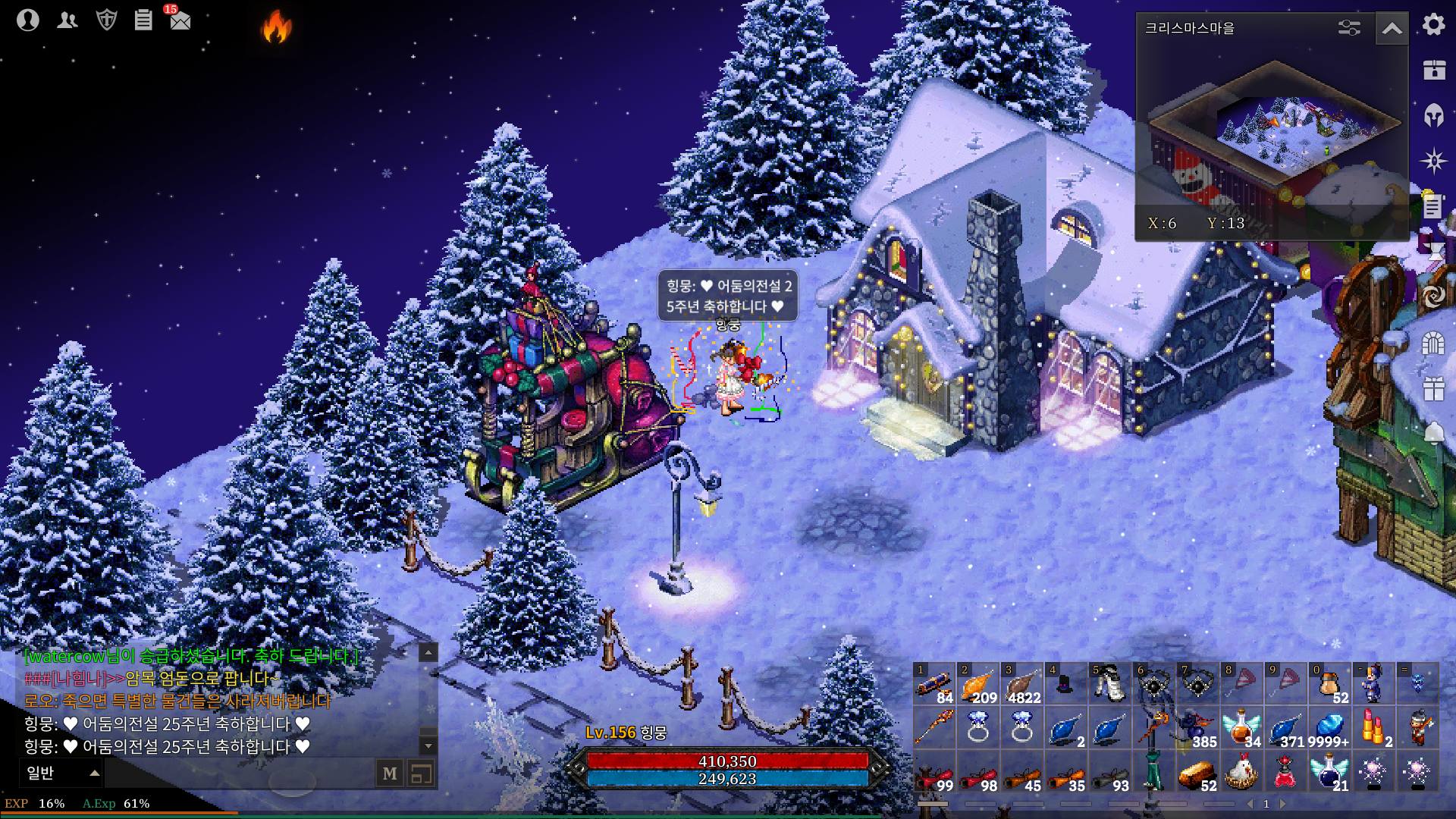Open minimap filter sliders options

click(x=1349, y=29)
